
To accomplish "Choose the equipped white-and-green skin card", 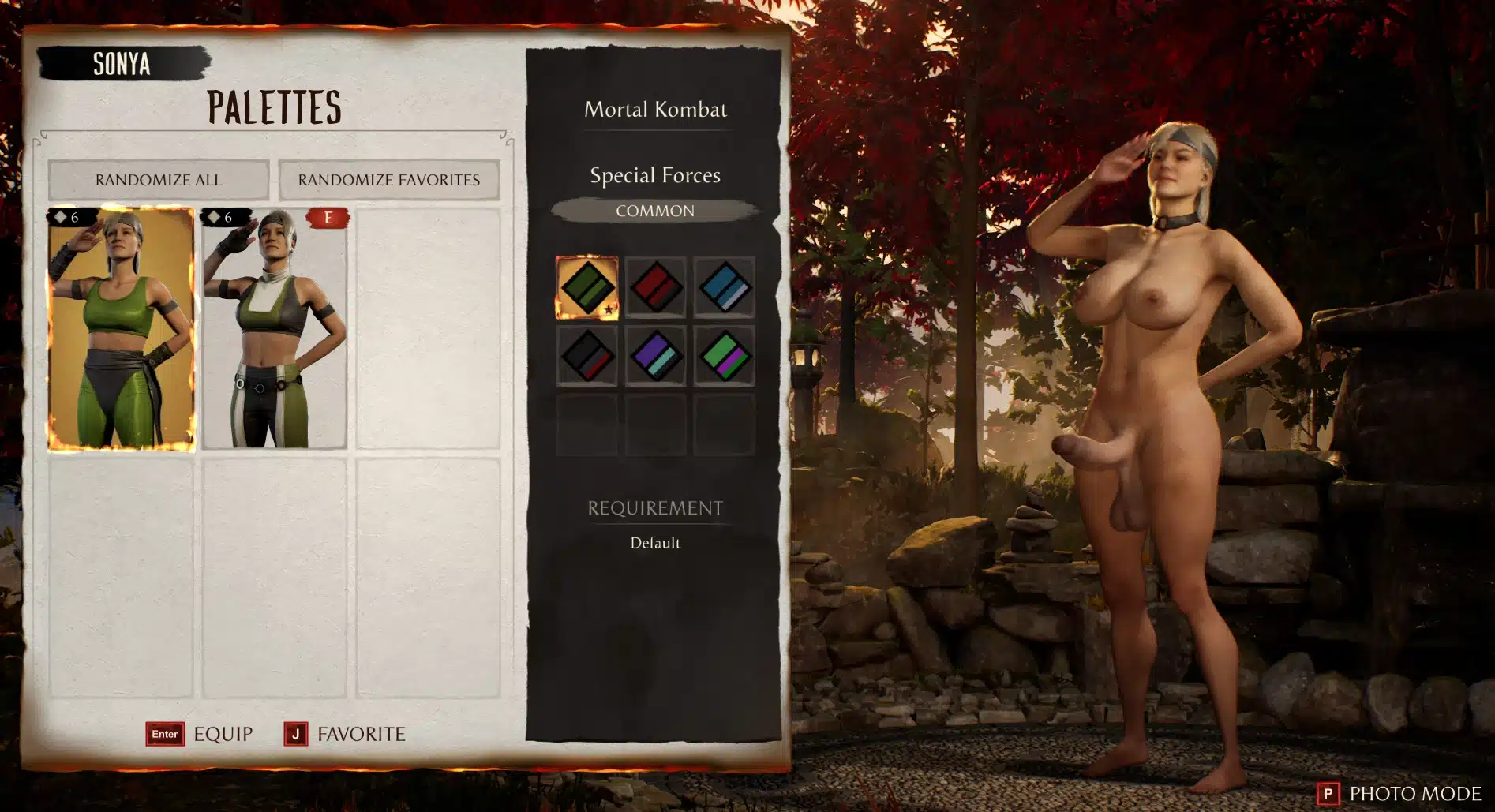I will (x=274, y=328).
